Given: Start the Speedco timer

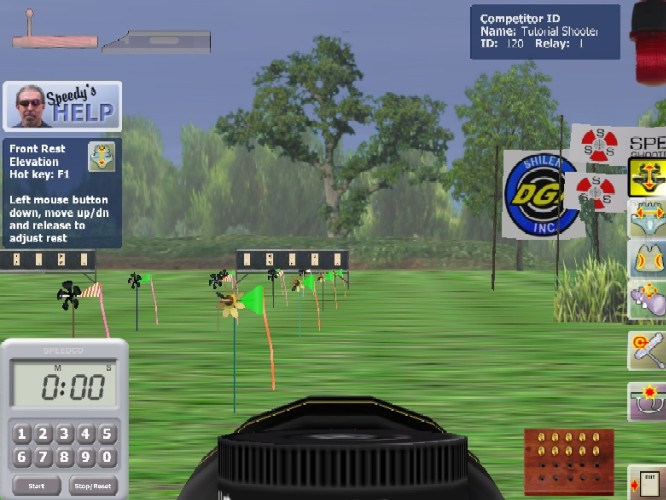Looking at the screenshot, I should [37, 486].
